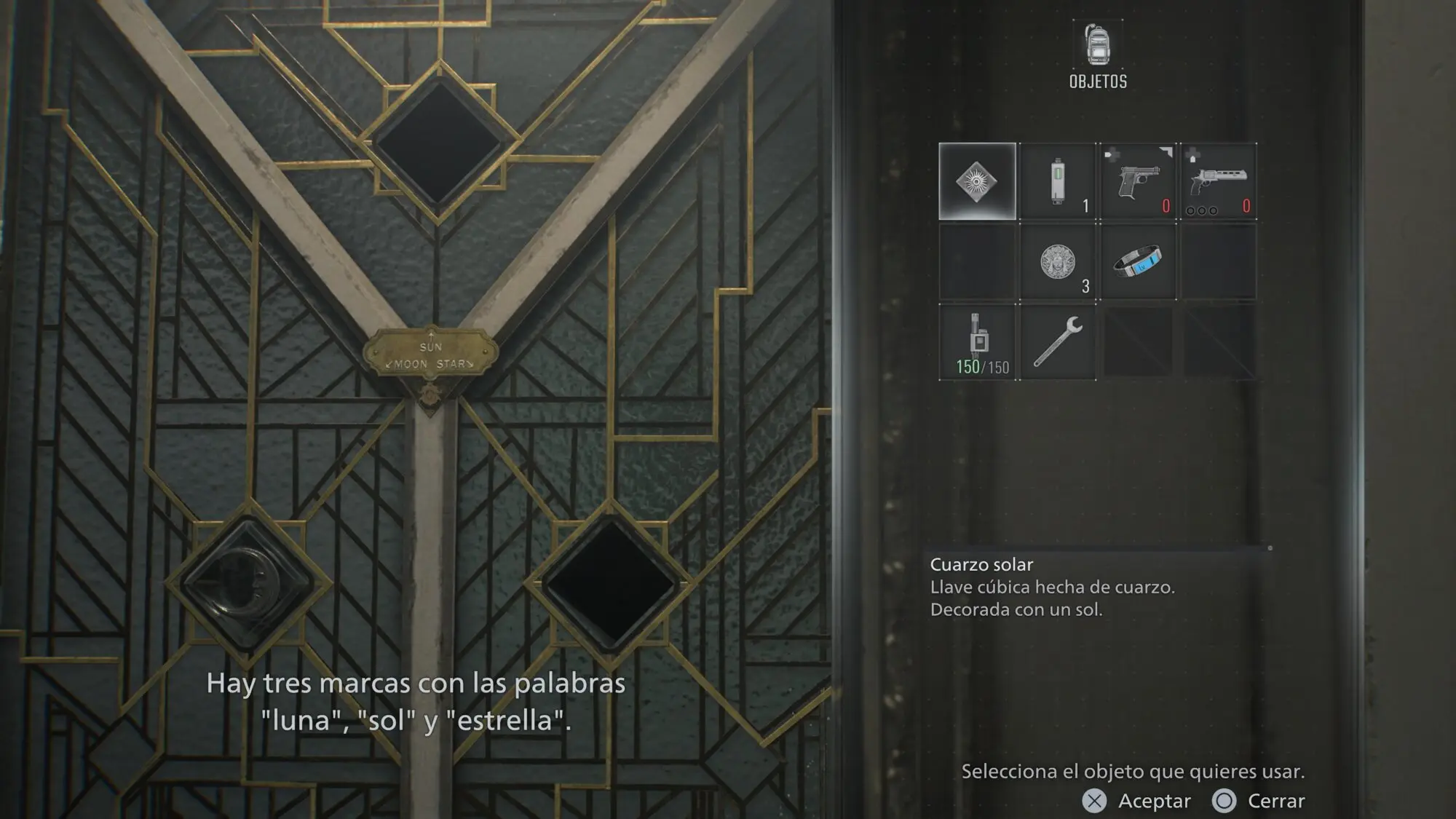
Task: Choose the blue-screen wristband item
Action: 1138,262
